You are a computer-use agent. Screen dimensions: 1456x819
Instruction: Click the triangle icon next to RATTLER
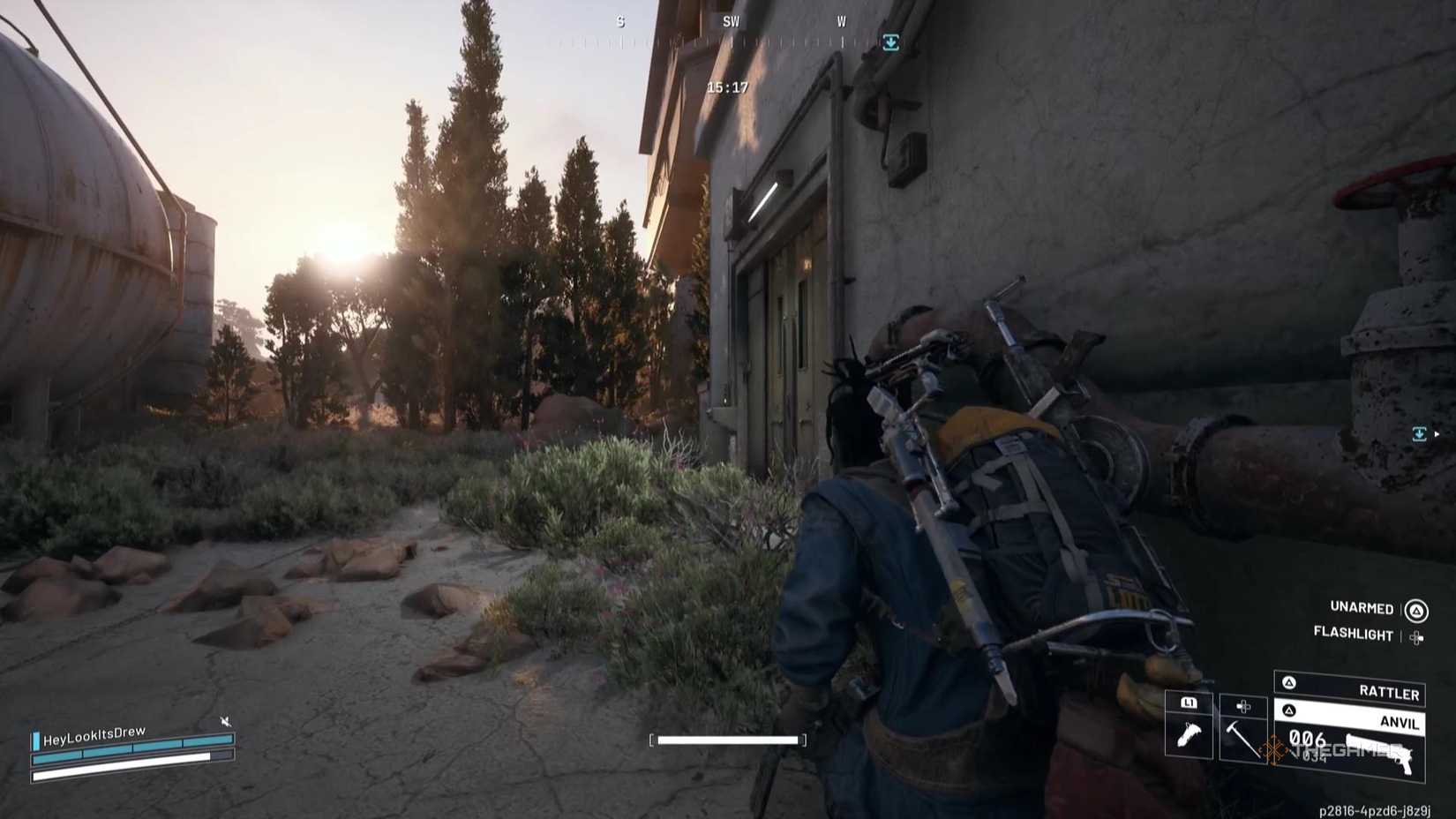point(1289,682)
